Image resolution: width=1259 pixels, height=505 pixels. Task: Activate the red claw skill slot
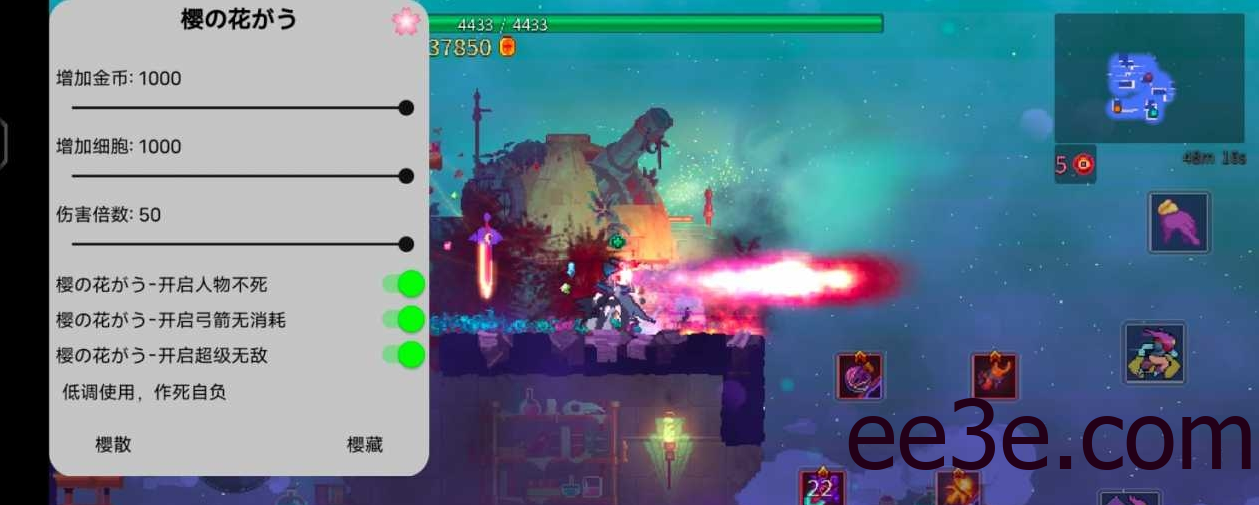click(x=994, y=377)
